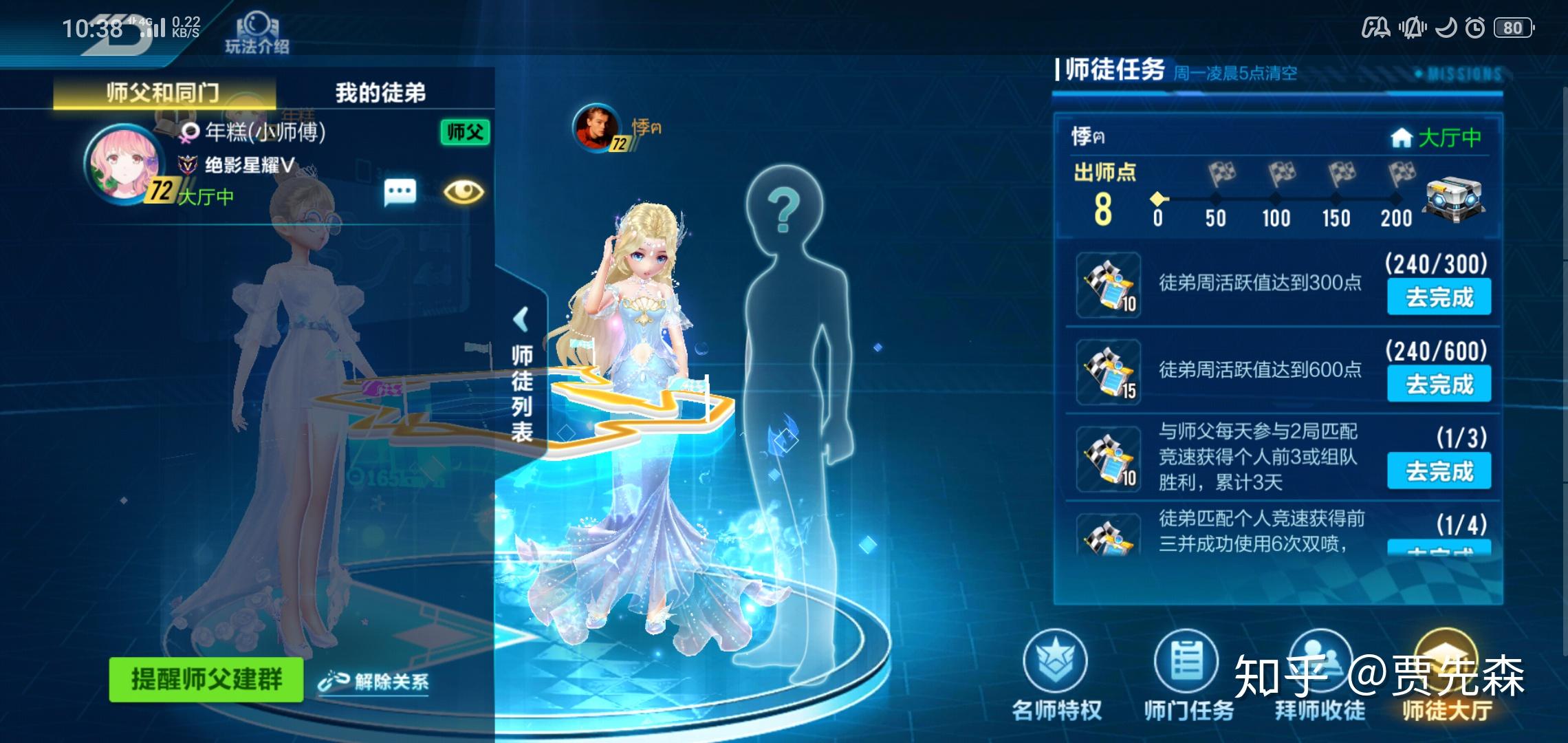Claim the treasure chest at 200 points
Screen dimensions: 1568x743
(x=1455, y=200)
